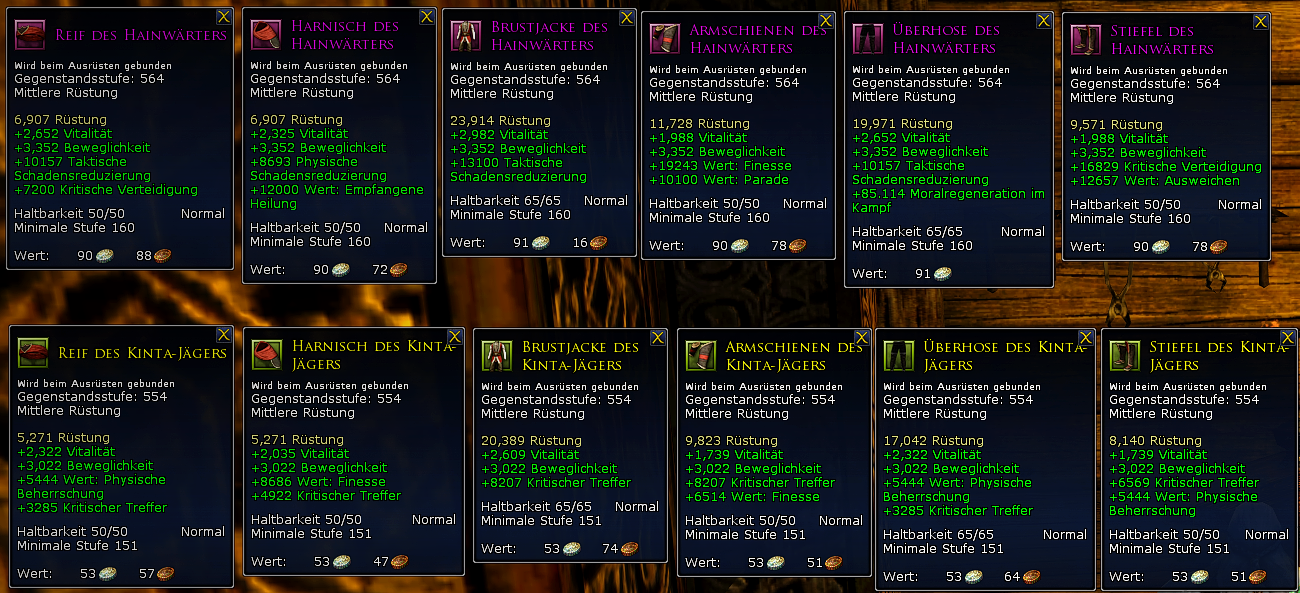Close the Reif des Kinta-Jägers tooltip
The image size is (1300, 593).
tap(224, 335)
